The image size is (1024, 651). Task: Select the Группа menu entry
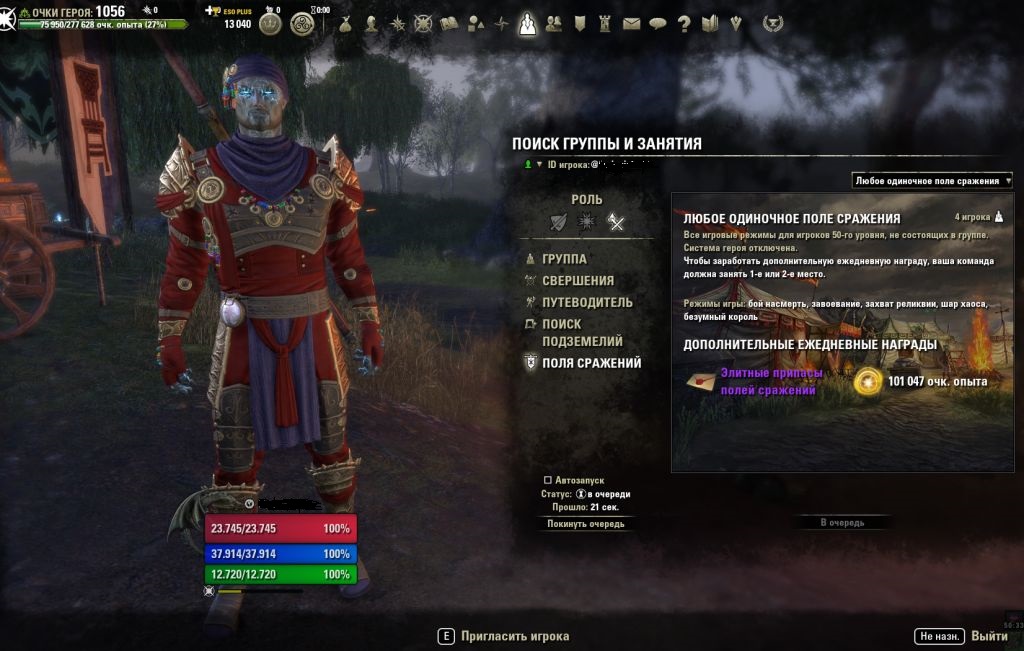[563, 259]
